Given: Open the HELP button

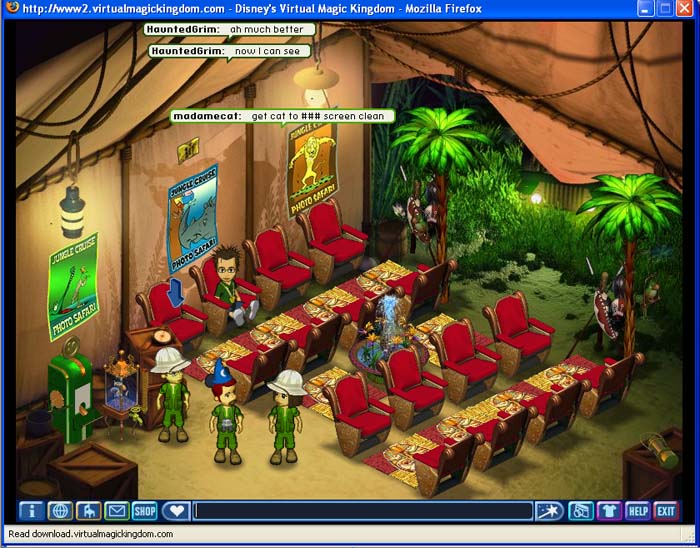Looking at the screenshot, I should click(637, 511).
